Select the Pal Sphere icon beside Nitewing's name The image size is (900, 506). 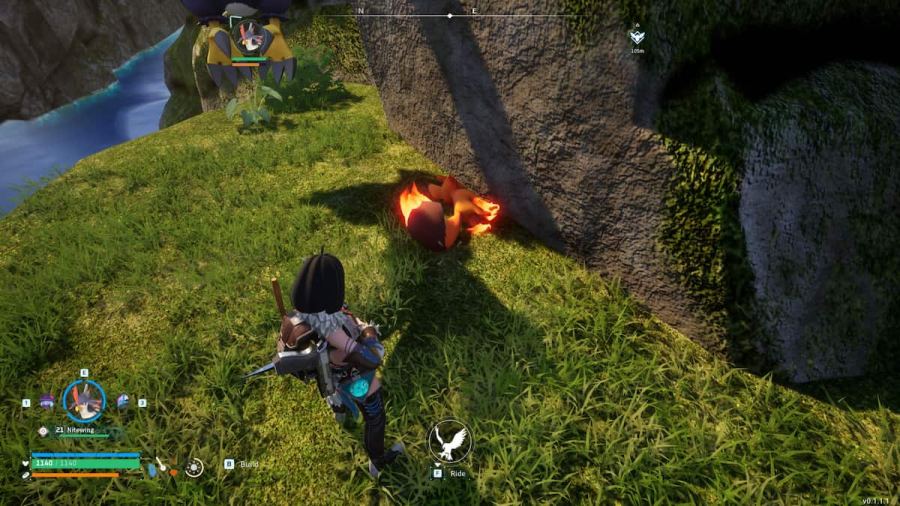click(x=44, y=431)
